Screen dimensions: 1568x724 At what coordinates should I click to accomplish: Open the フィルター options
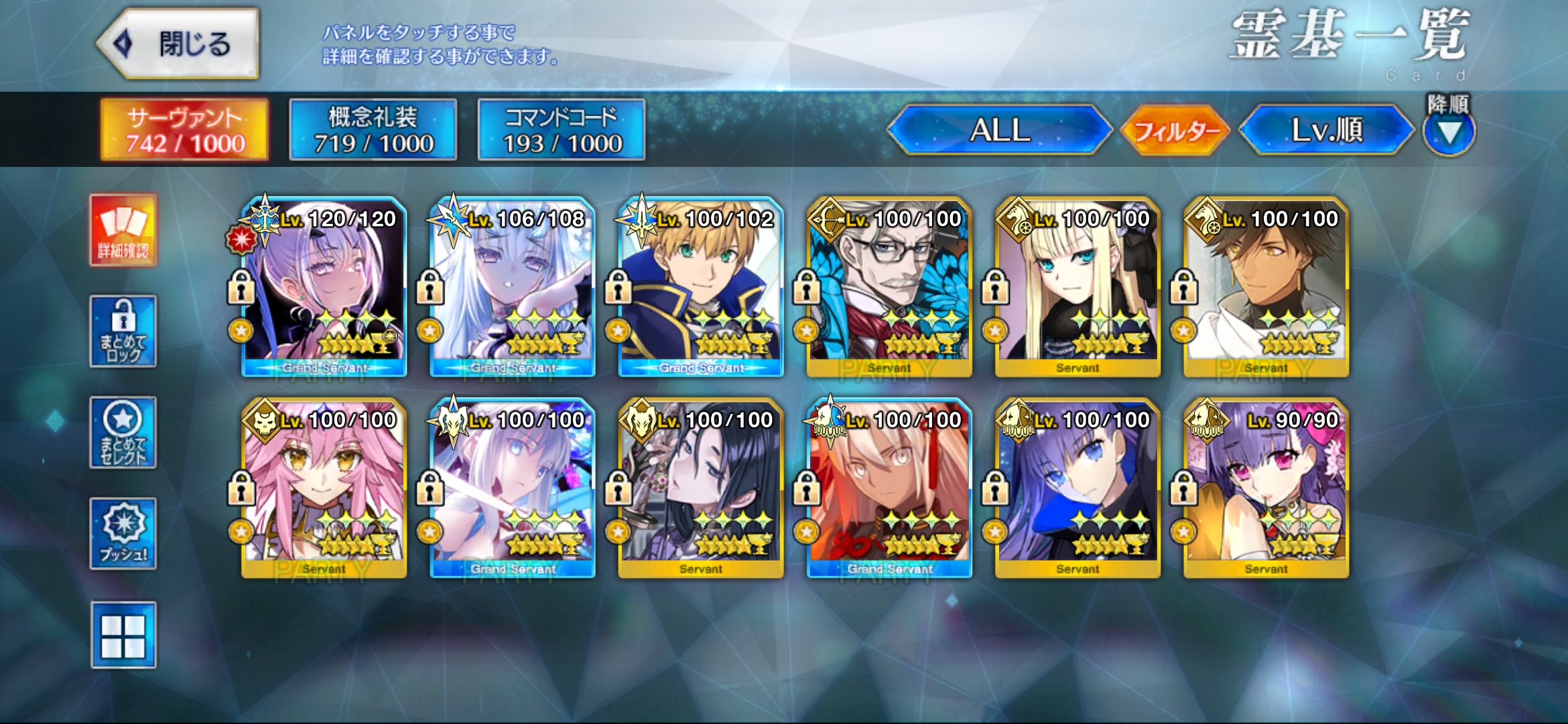(1176, 129)
